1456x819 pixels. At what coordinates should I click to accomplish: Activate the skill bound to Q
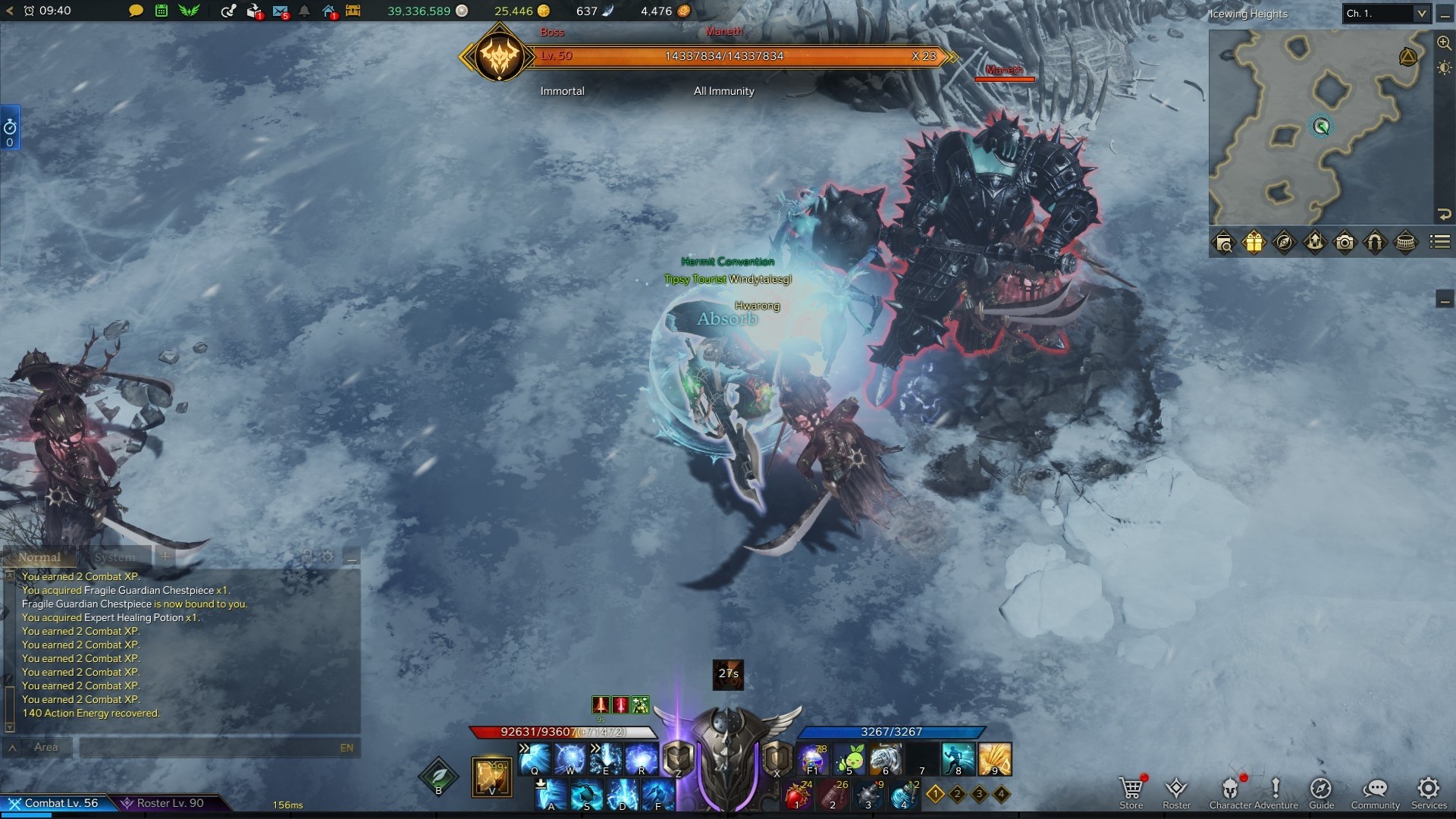click(535, 758)
